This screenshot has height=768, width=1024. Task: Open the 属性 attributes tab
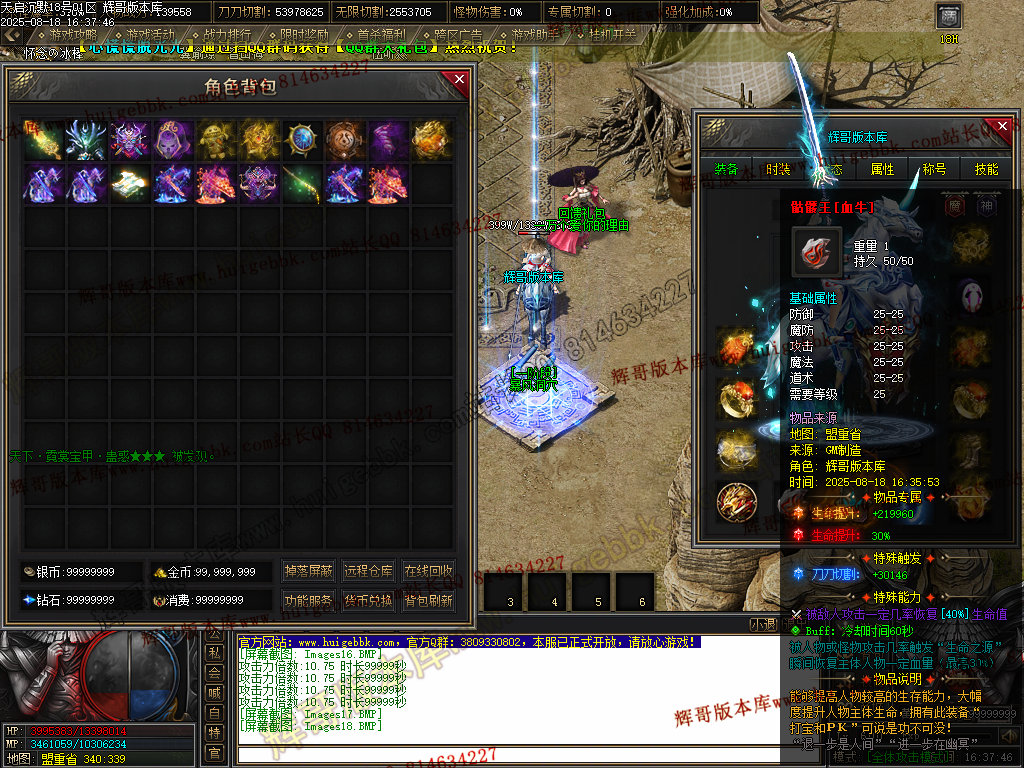pyautogui.click(x=882, y=169)
